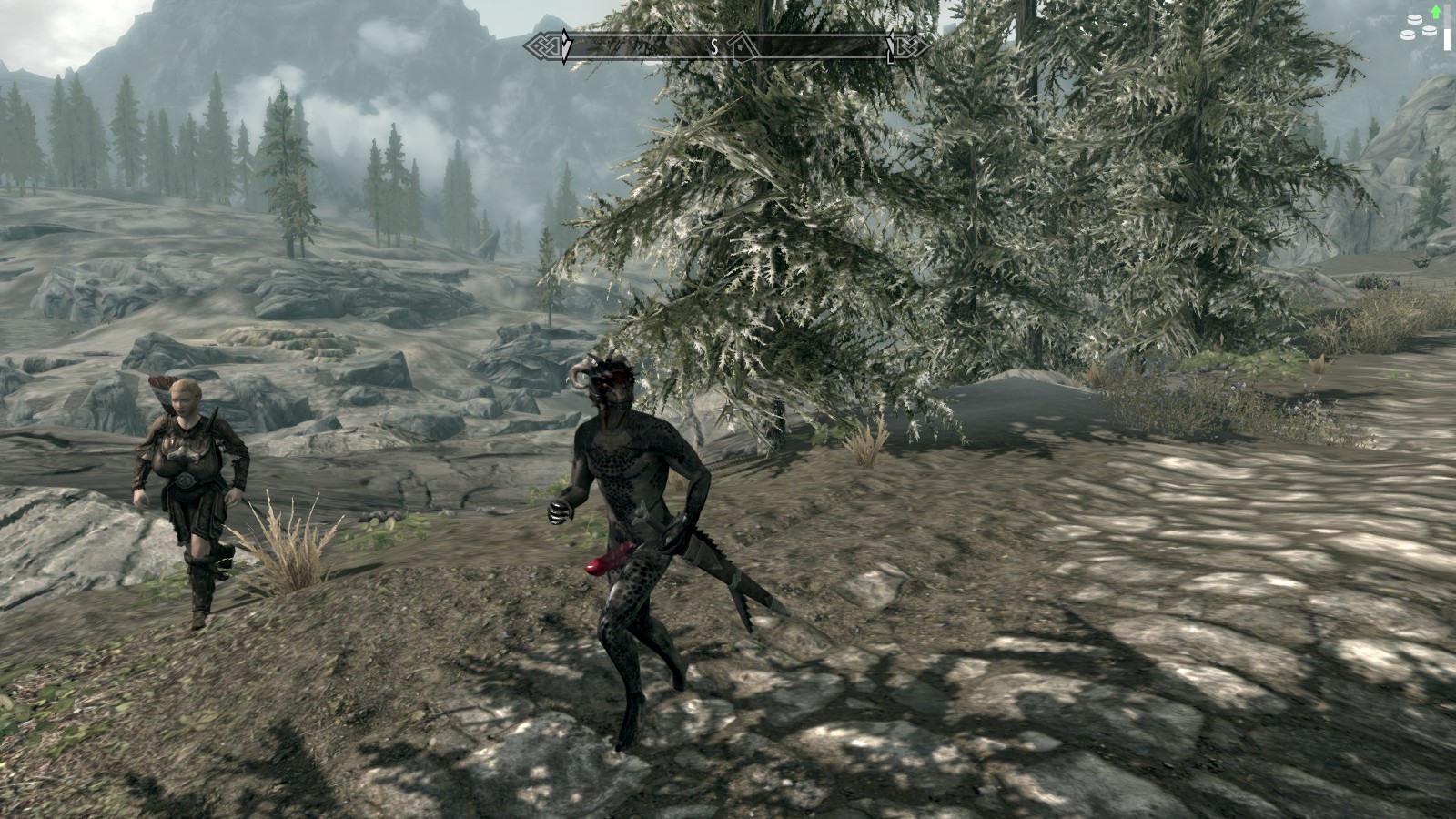The width and height of the screenshot is (1456, 819).
Task: Select the south 'S' heading on the compass
Action: pos(715,47)
